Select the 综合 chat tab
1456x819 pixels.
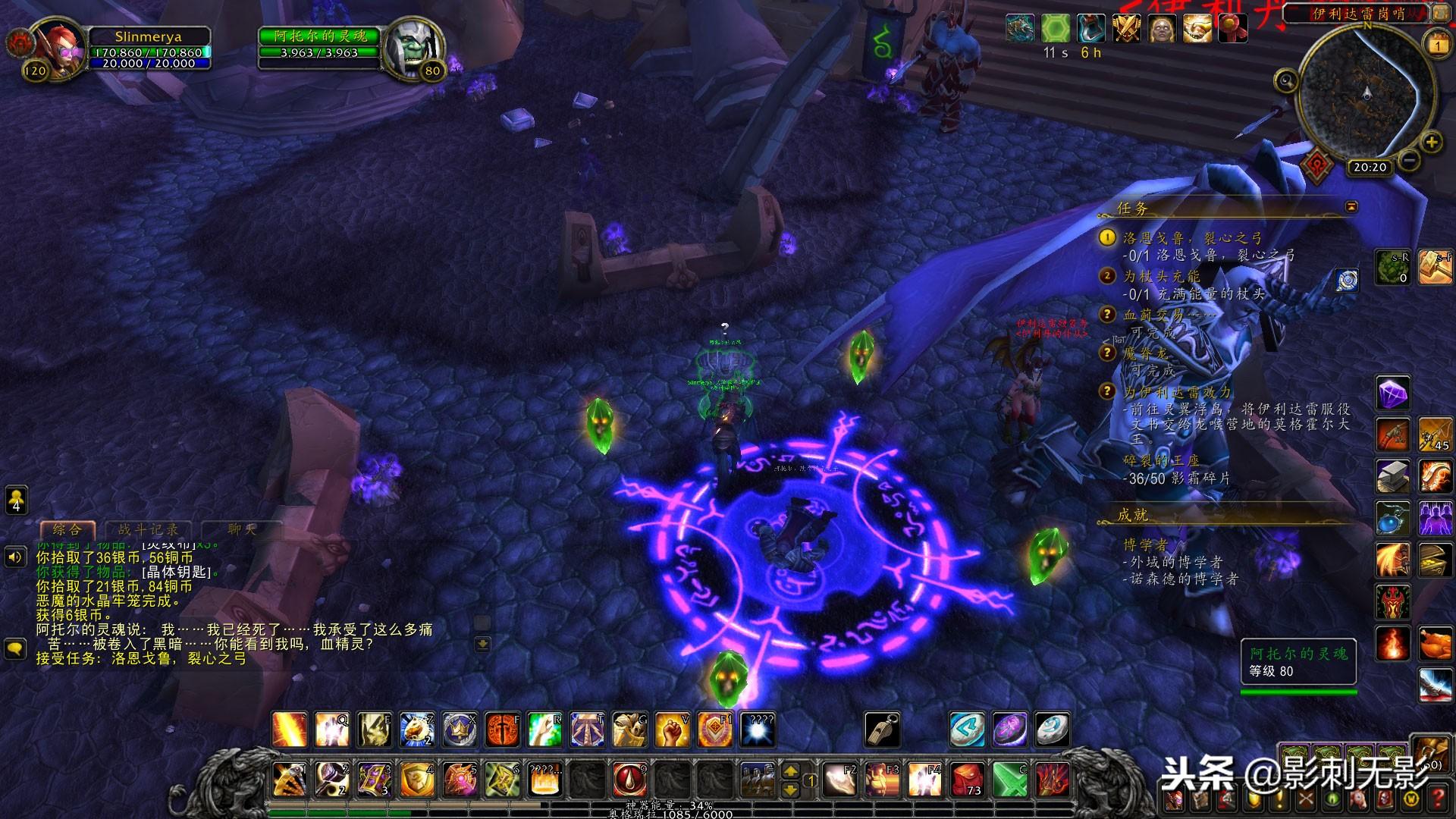[67, 529]
